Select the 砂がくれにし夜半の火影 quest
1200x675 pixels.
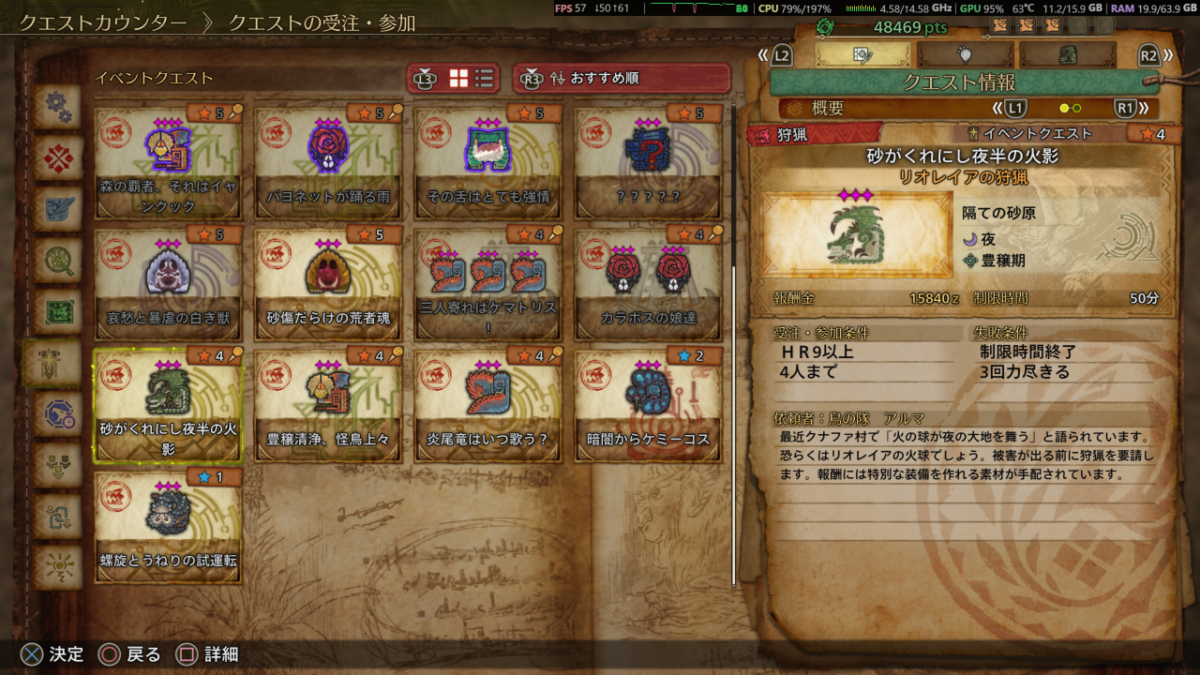pyautogui.click(x=168, y=404)
